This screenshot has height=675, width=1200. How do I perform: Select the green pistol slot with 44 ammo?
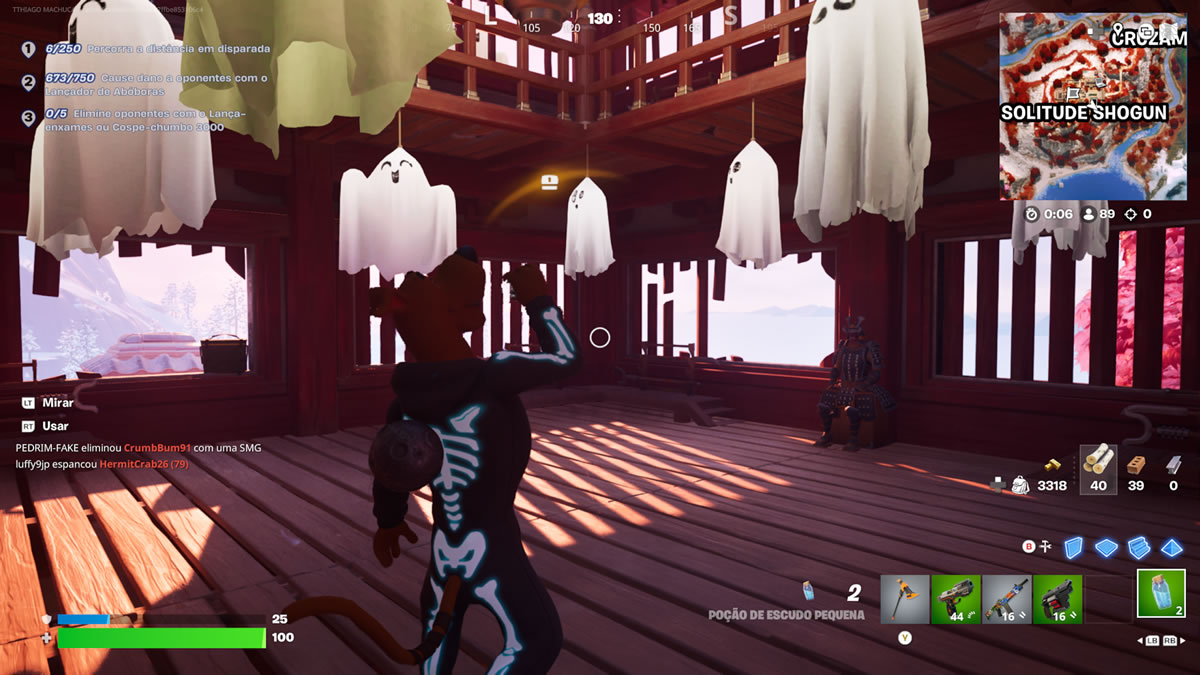point(955,599)
